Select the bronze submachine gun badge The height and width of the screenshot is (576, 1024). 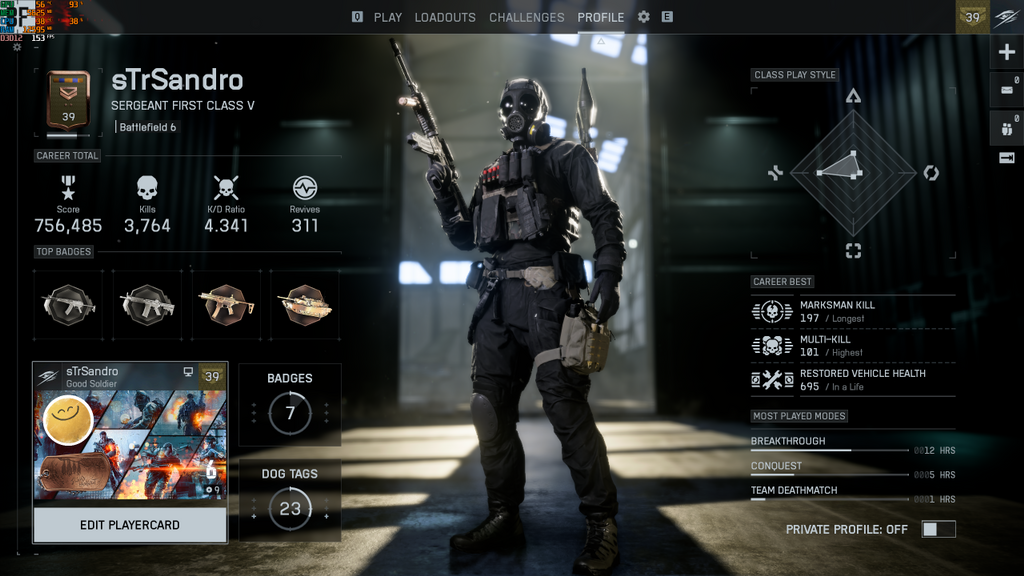pyautogui.click(x=226, y=304)
